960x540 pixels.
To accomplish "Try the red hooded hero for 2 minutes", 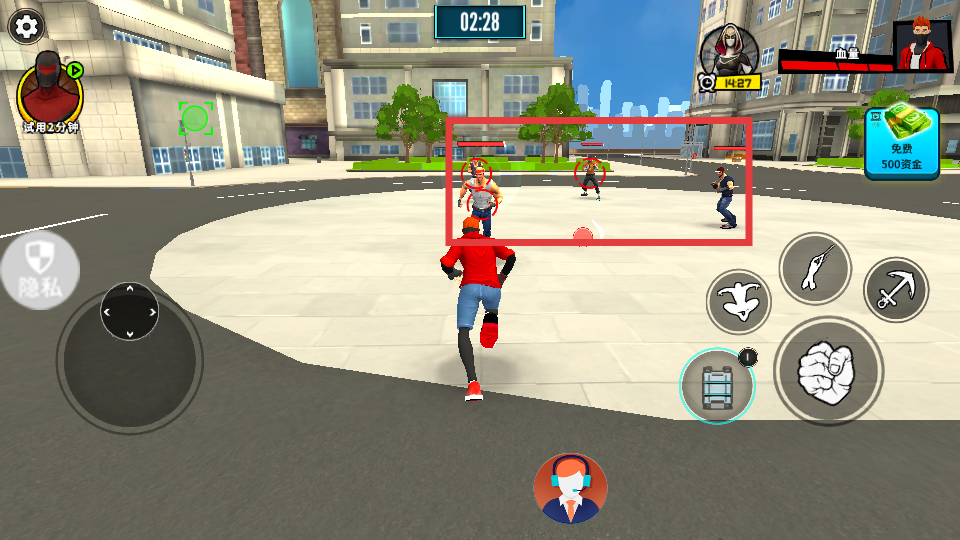I will click(49, 95).
